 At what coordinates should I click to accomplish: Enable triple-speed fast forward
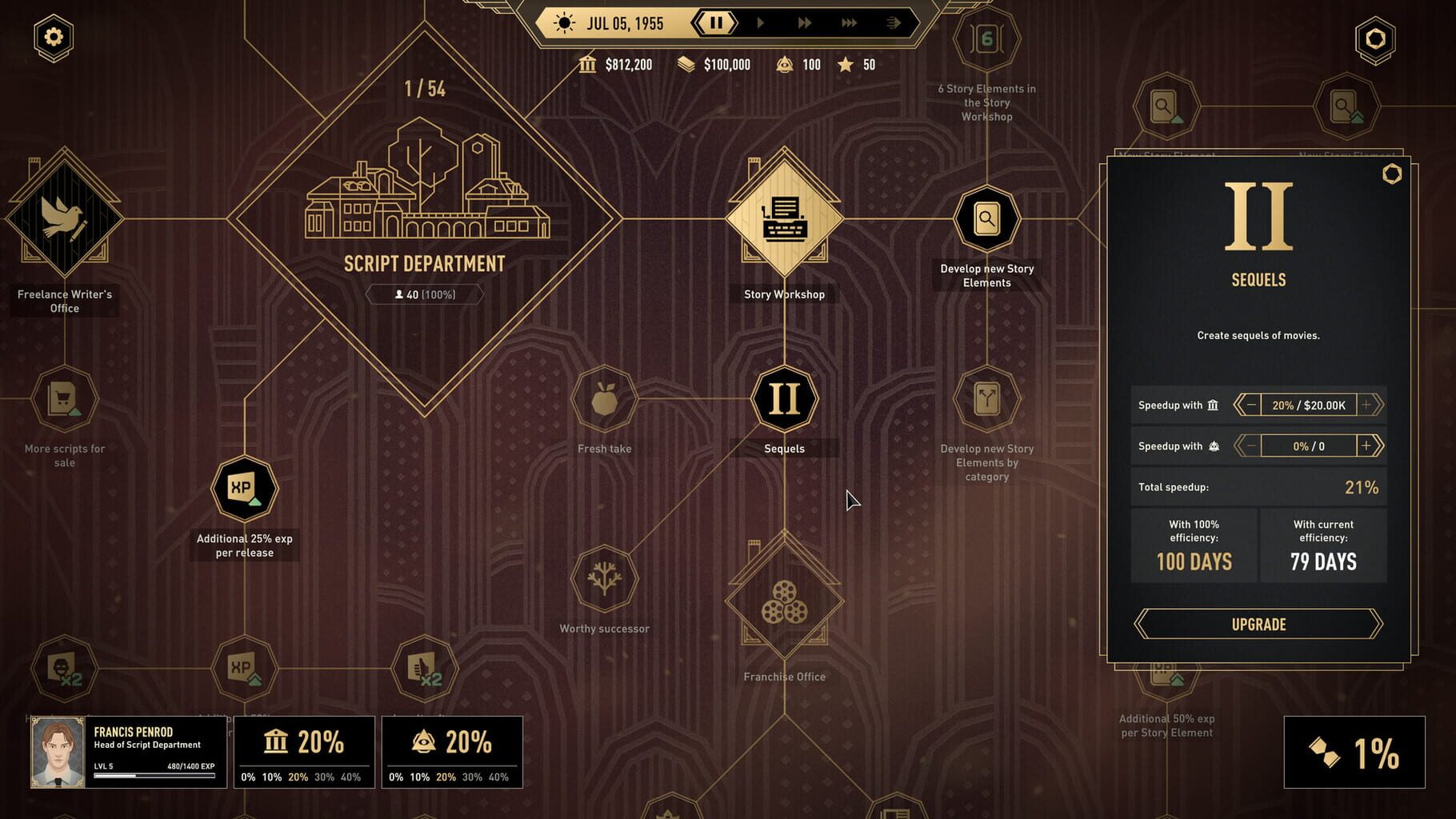pyautogui.click(x=850, y=22)
